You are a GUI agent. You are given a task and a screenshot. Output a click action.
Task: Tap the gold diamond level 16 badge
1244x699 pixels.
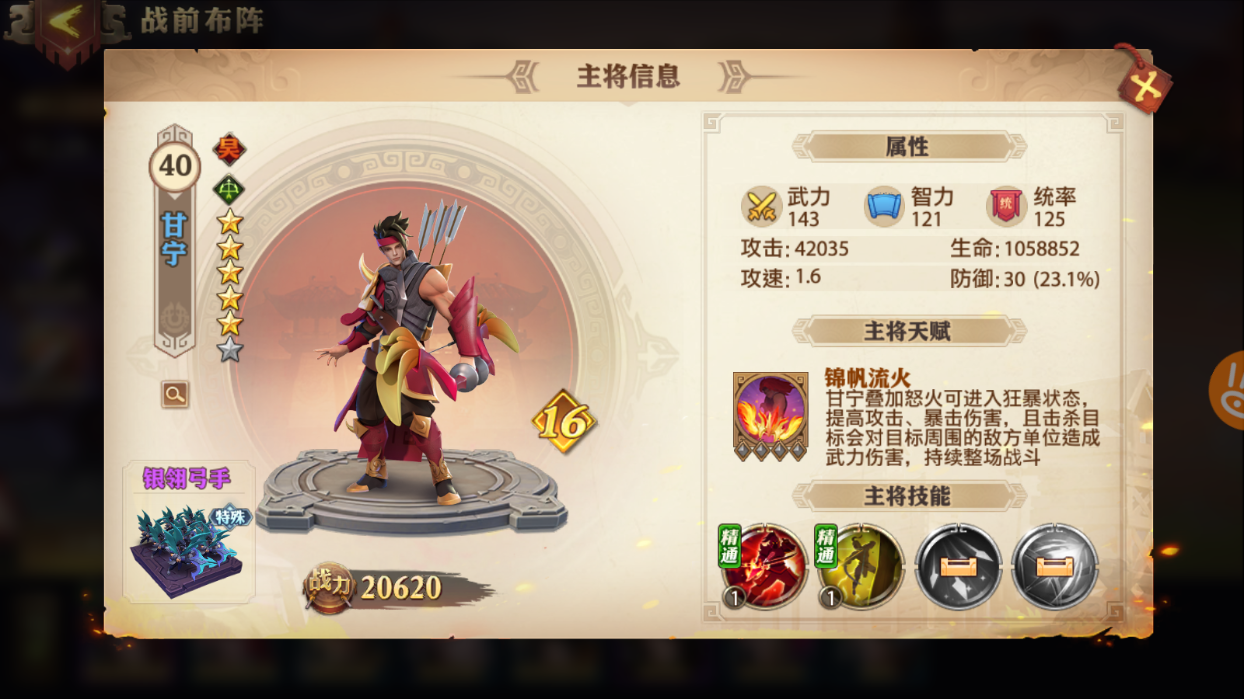[x=564, y=422]
